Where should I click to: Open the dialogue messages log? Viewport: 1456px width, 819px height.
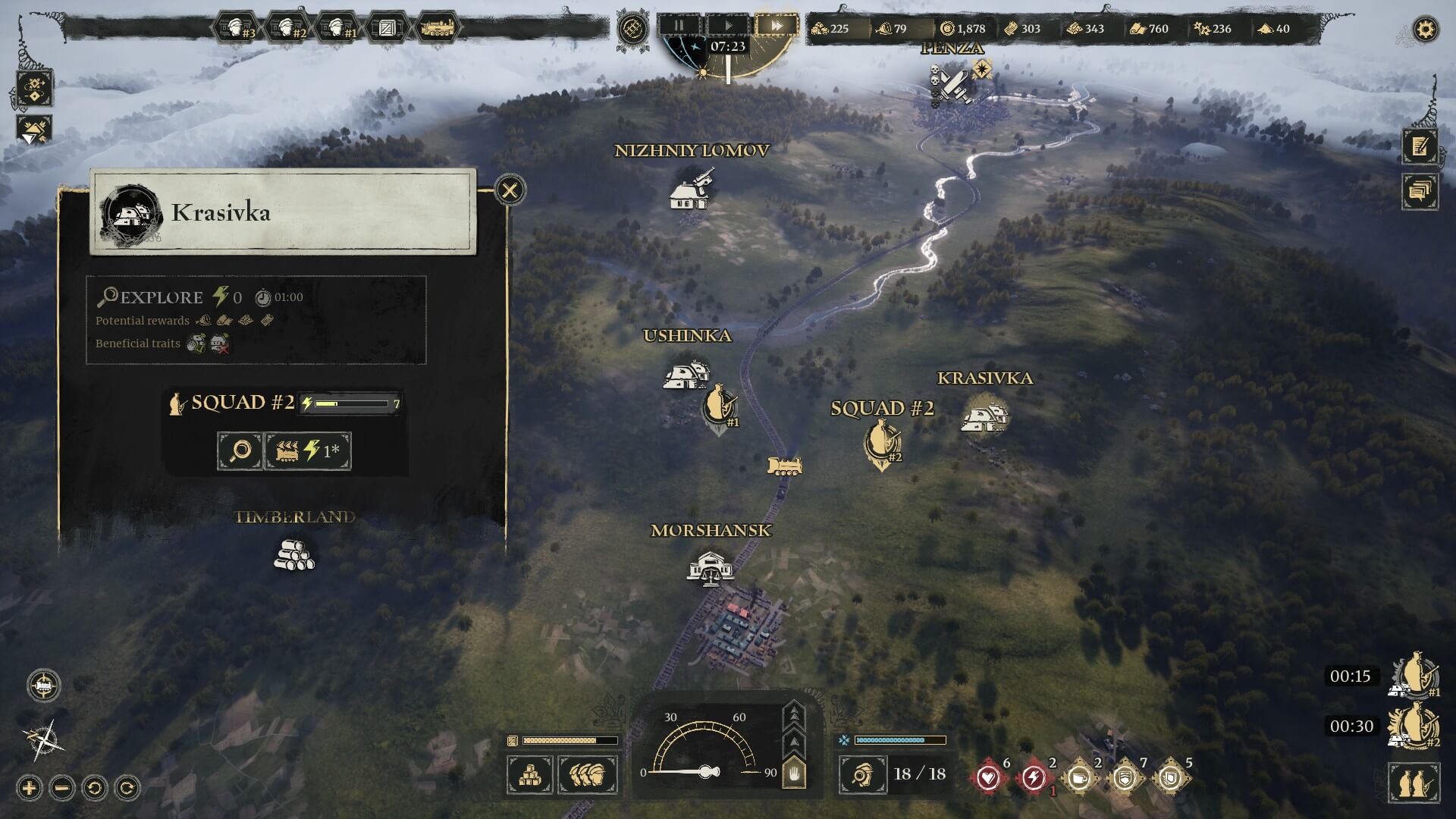[1420, 191]
